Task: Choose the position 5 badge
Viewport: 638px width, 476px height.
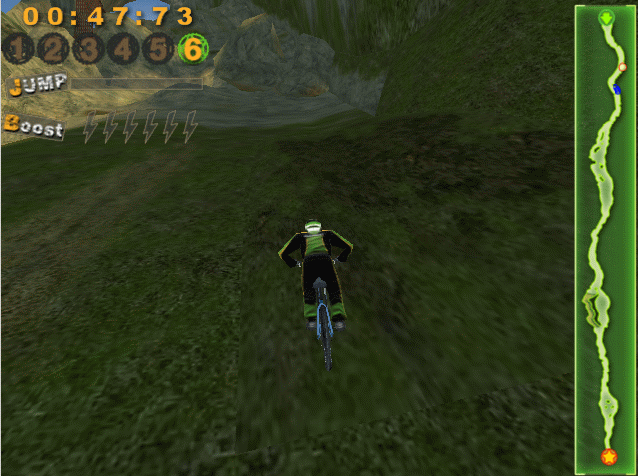Action: (157, 48)
